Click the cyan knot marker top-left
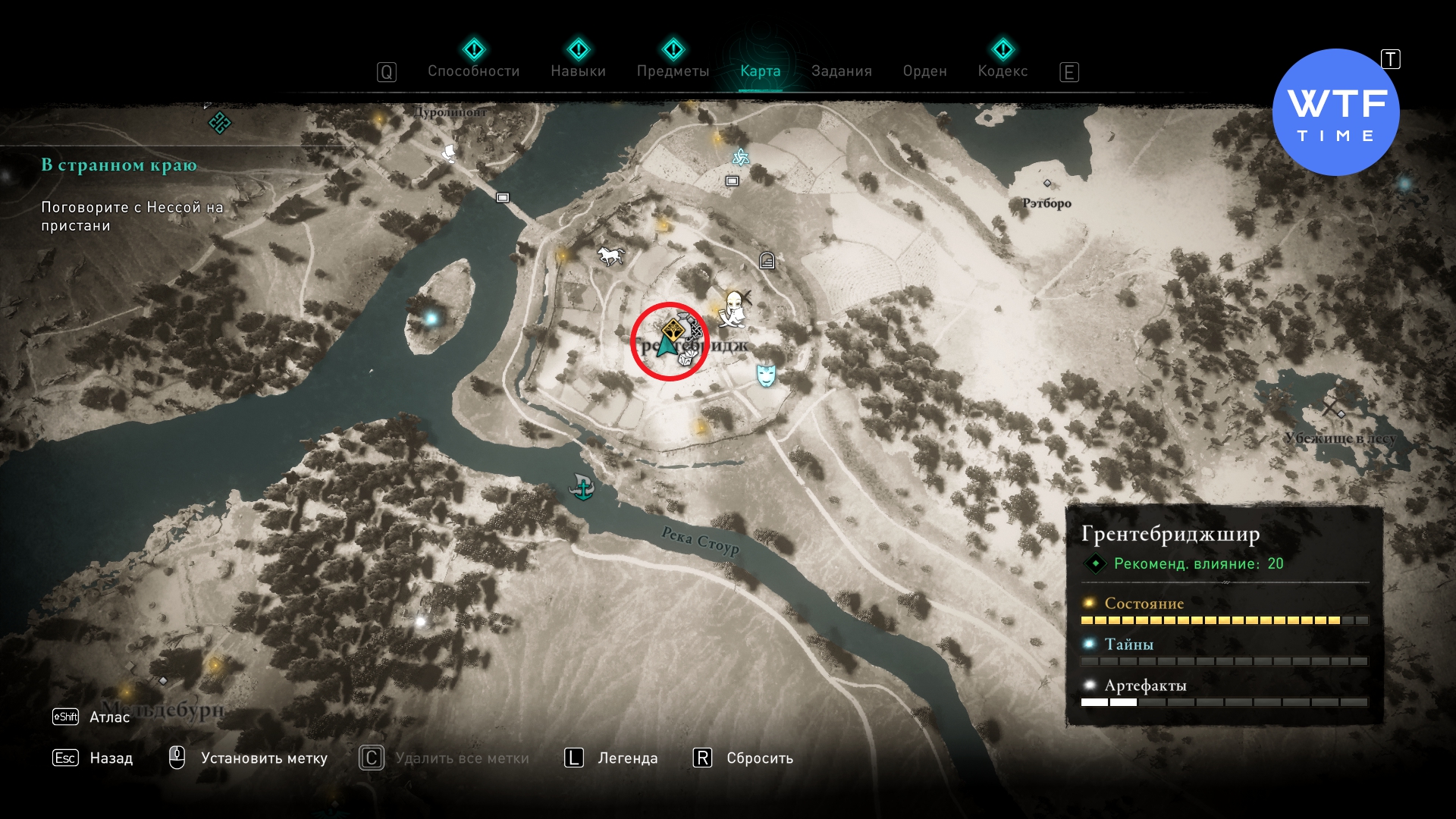The image size is (1456, 819). [219, 122]
